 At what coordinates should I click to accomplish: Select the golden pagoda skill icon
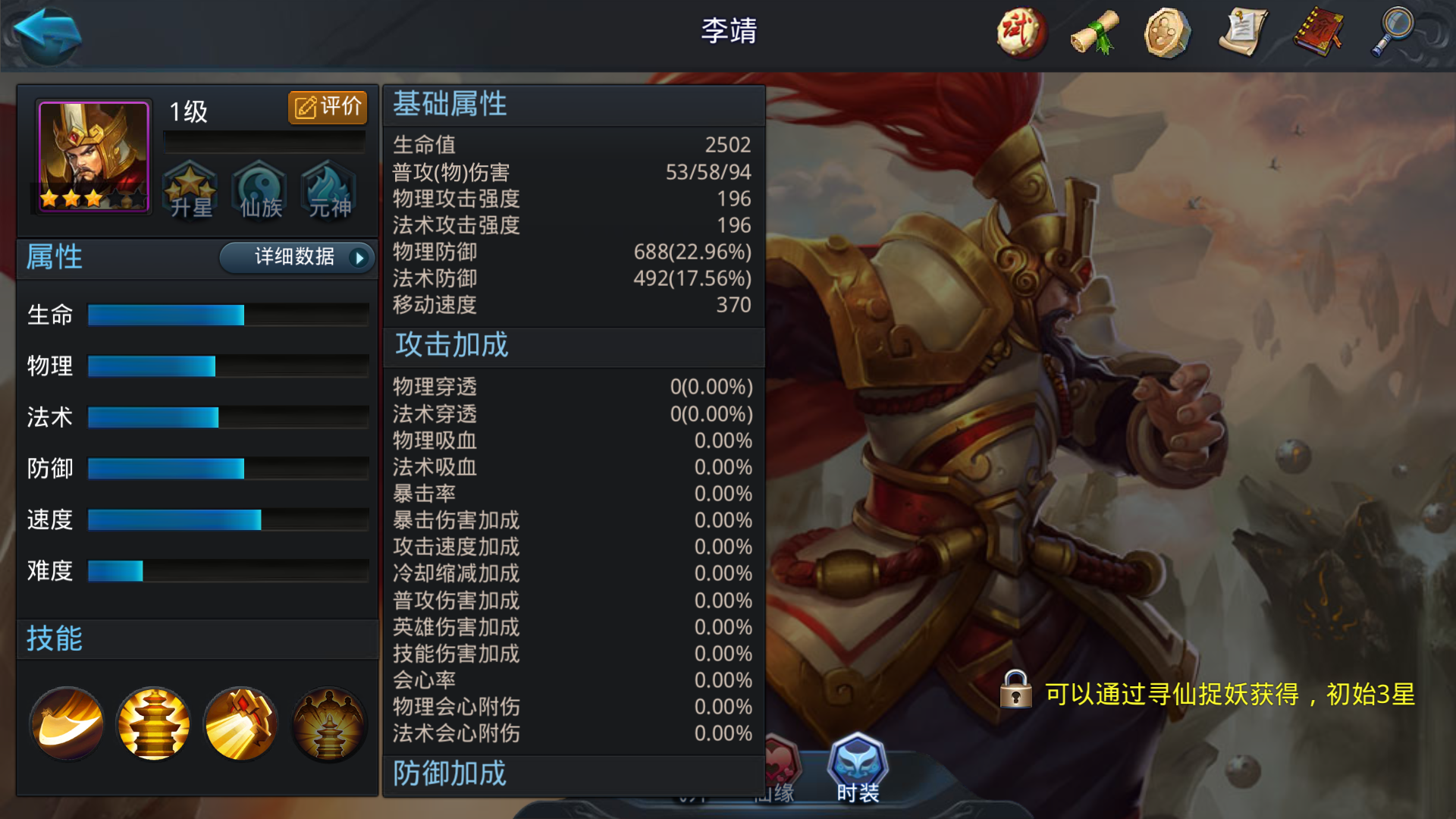point(153,723)
